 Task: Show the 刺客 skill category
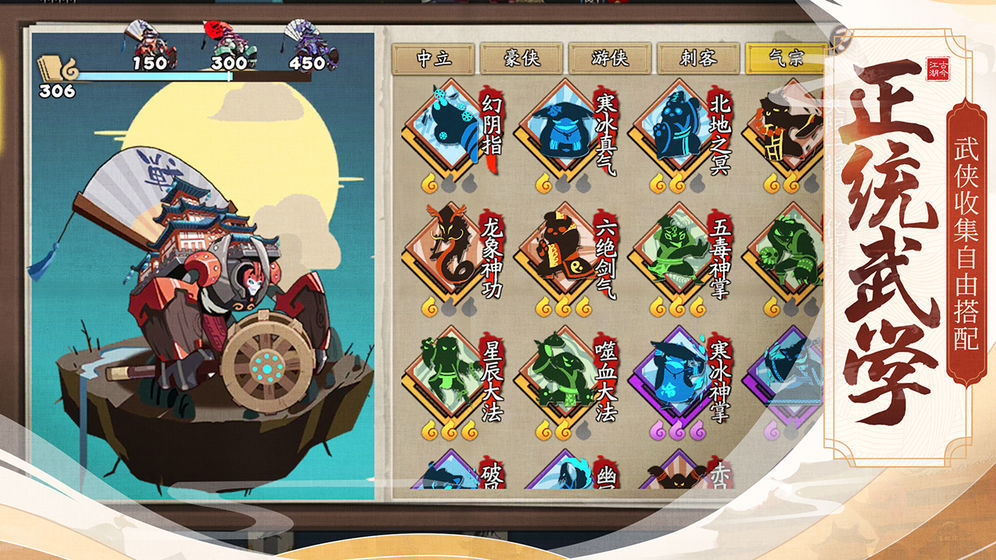697,59
